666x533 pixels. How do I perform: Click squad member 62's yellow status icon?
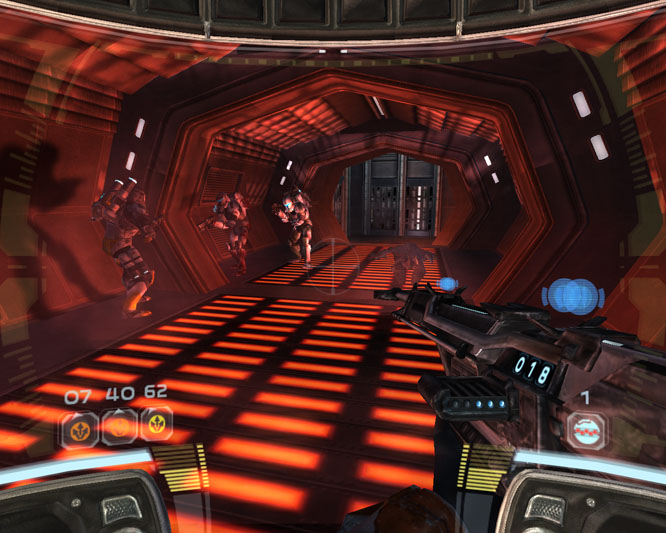tap(156, 425)
